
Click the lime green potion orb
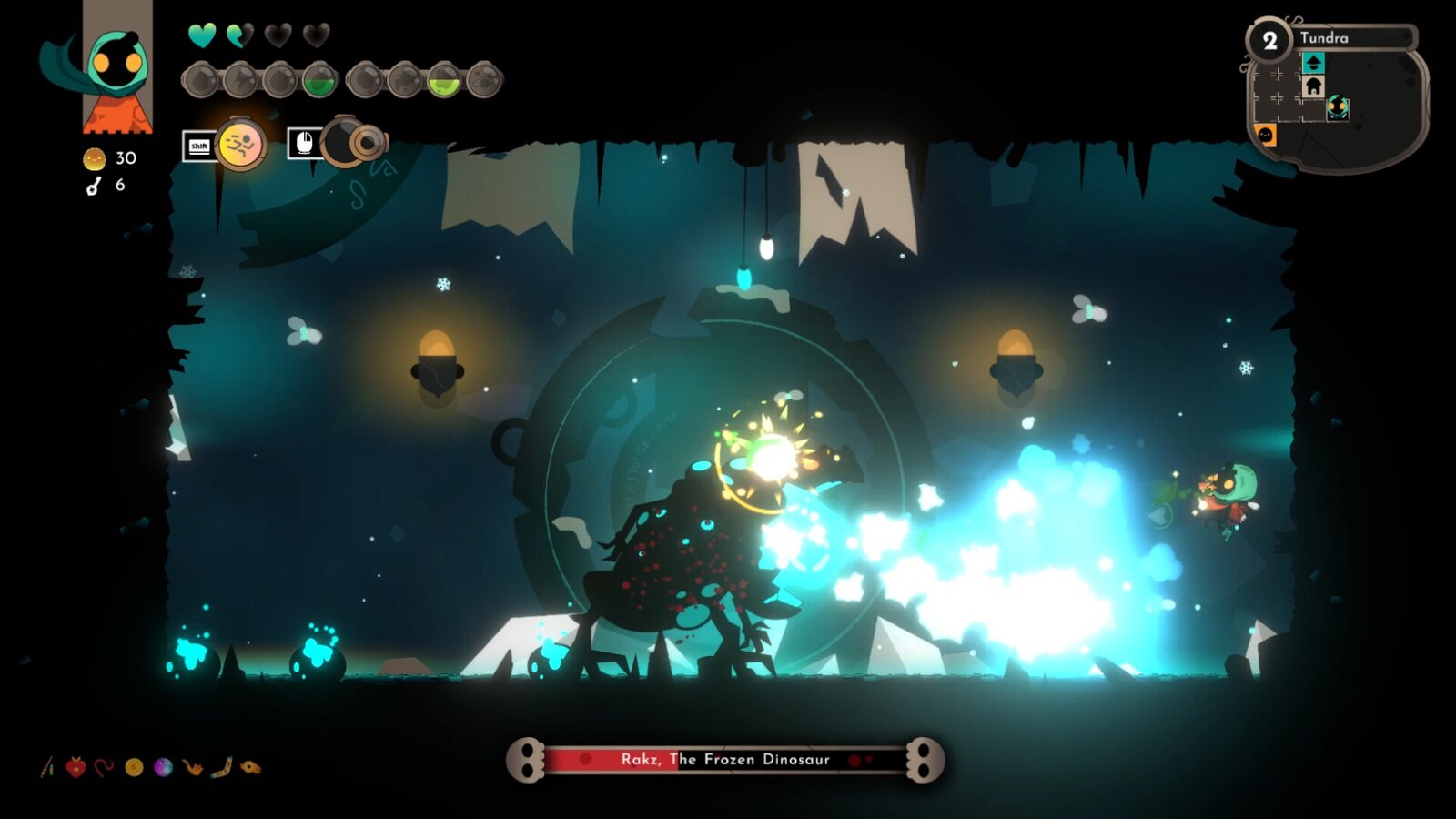click(444, 81)
